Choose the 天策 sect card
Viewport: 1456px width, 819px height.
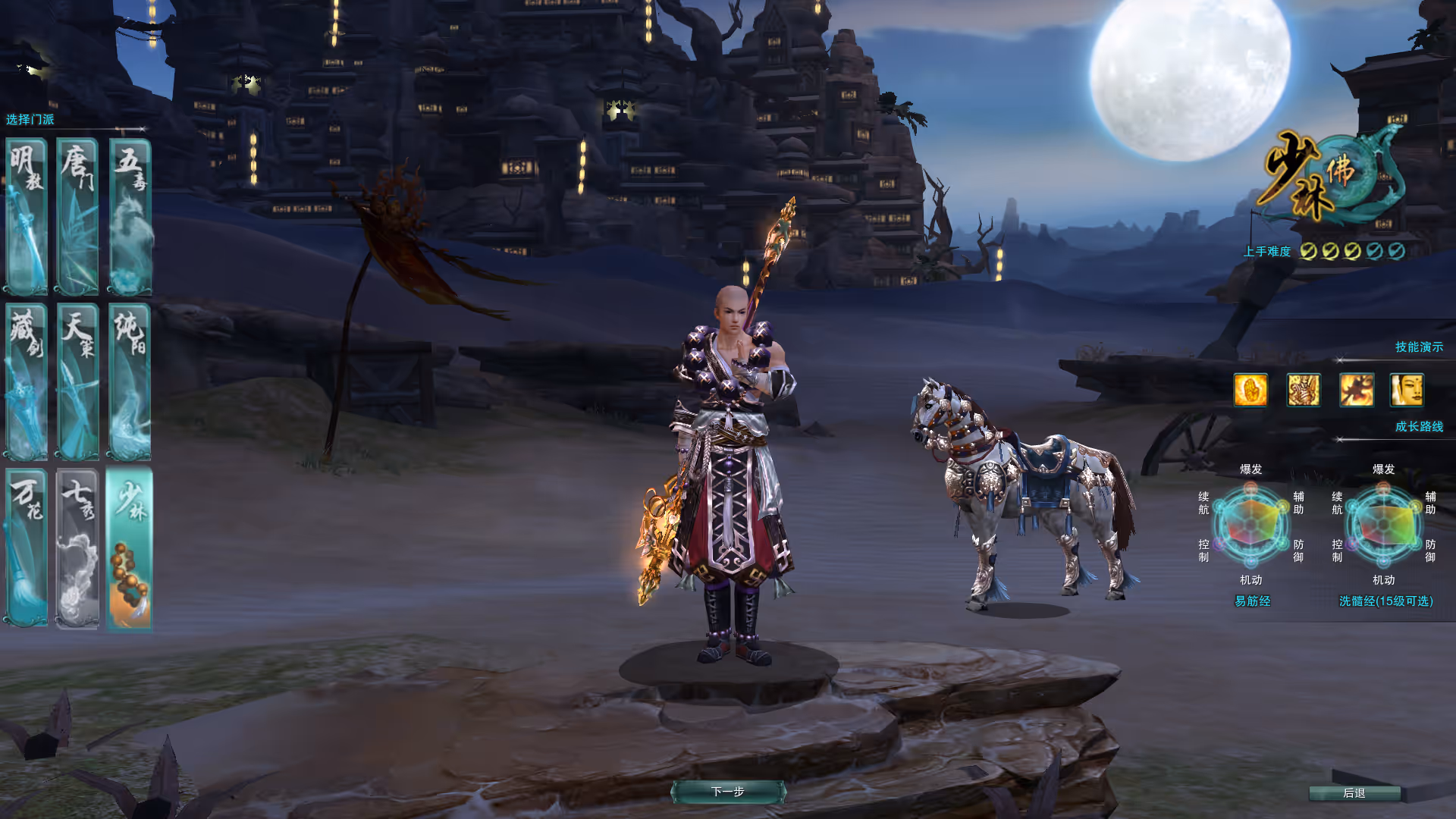point(77,381)
